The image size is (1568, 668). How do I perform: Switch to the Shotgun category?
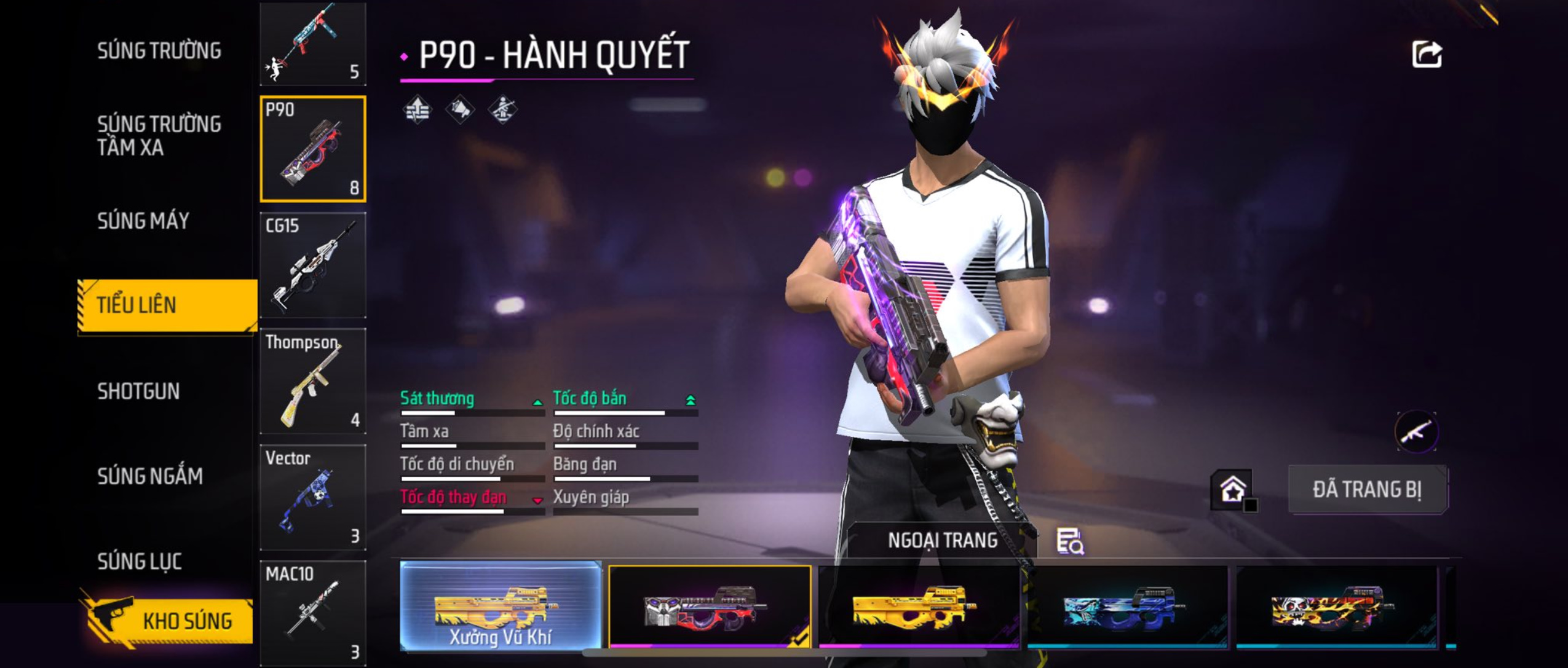(138, 391)
